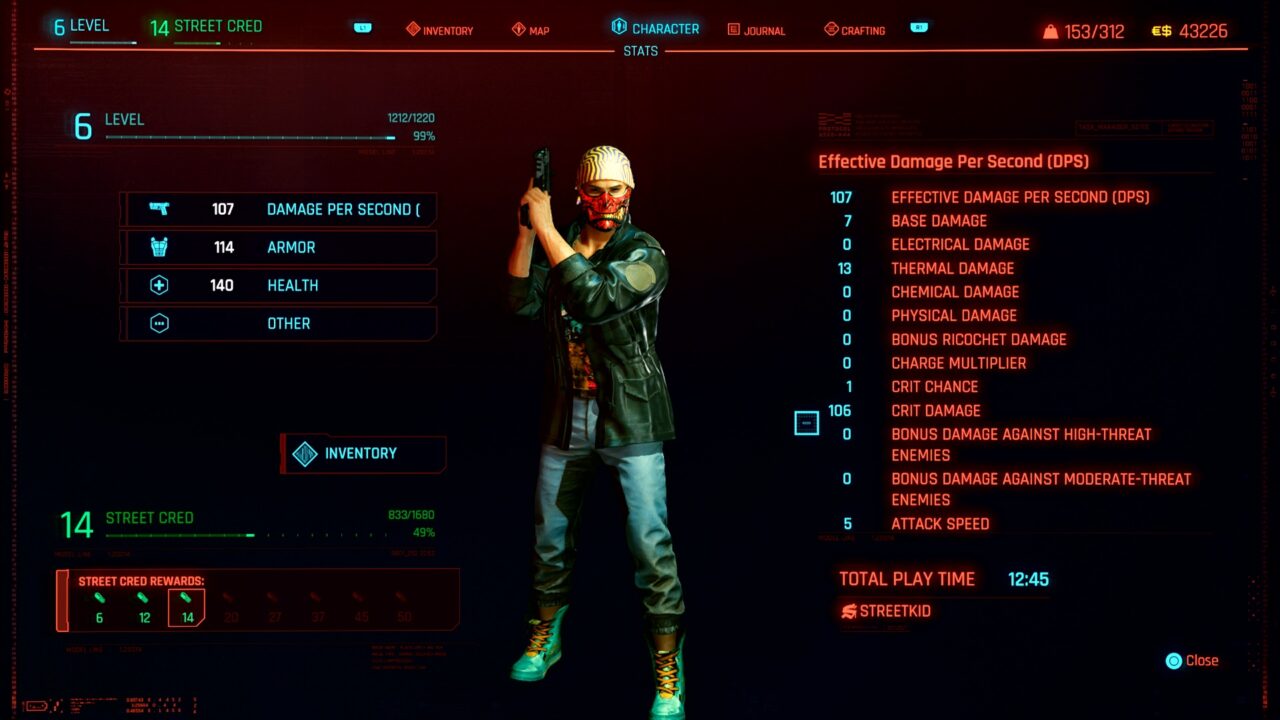
Task: Select the pistol icon beside Damage Per Second
Action: coord(161,209)
